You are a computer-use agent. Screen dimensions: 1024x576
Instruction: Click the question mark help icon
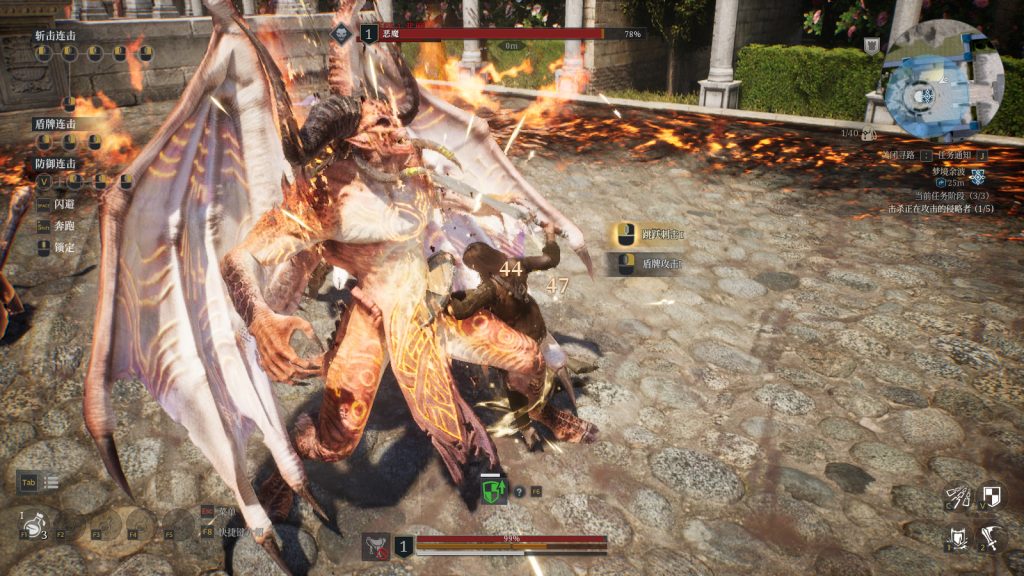[x=519, y=491]
